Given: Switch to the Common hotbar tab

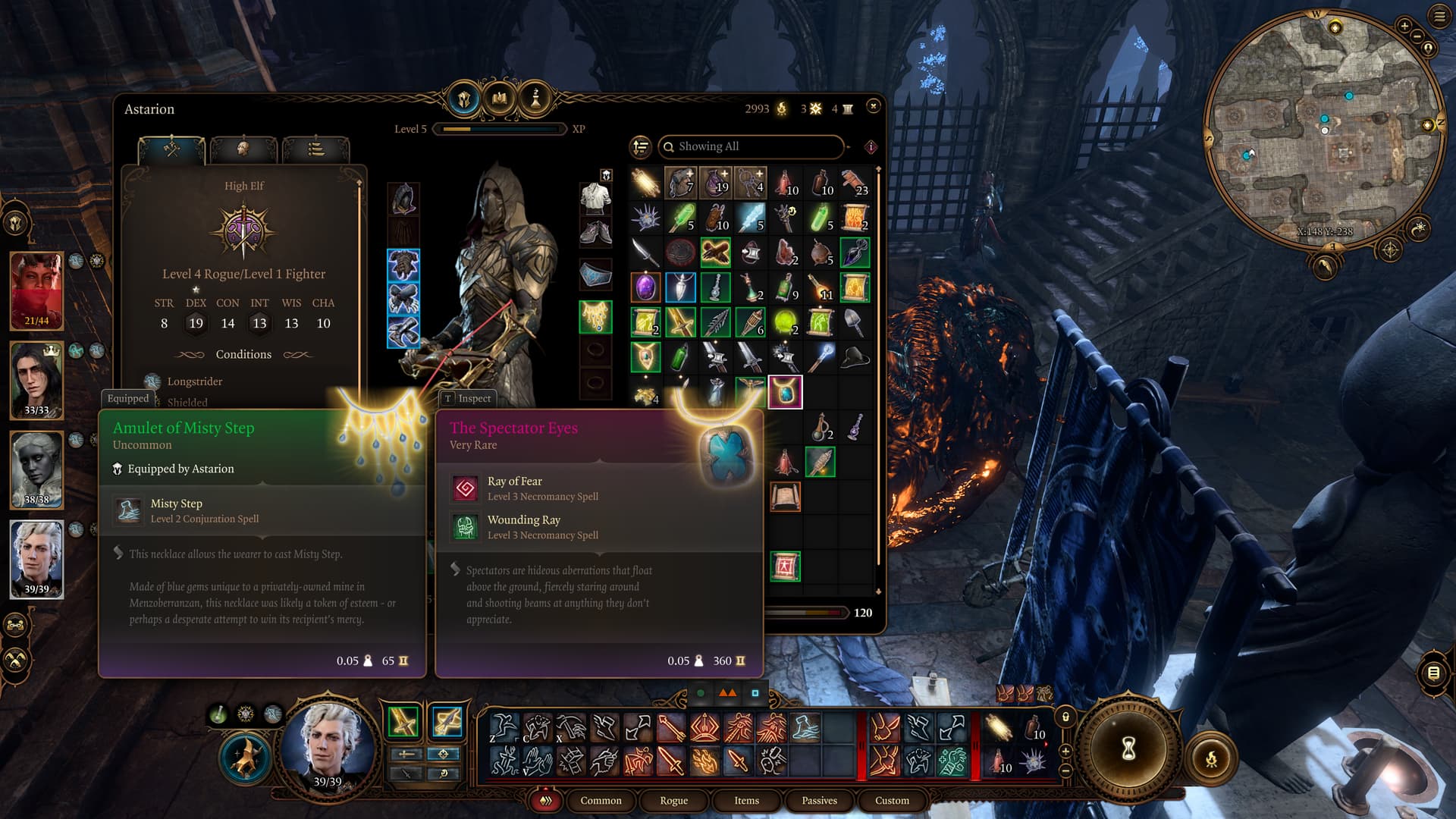Looking at the screenshot, I should [601, 801].
